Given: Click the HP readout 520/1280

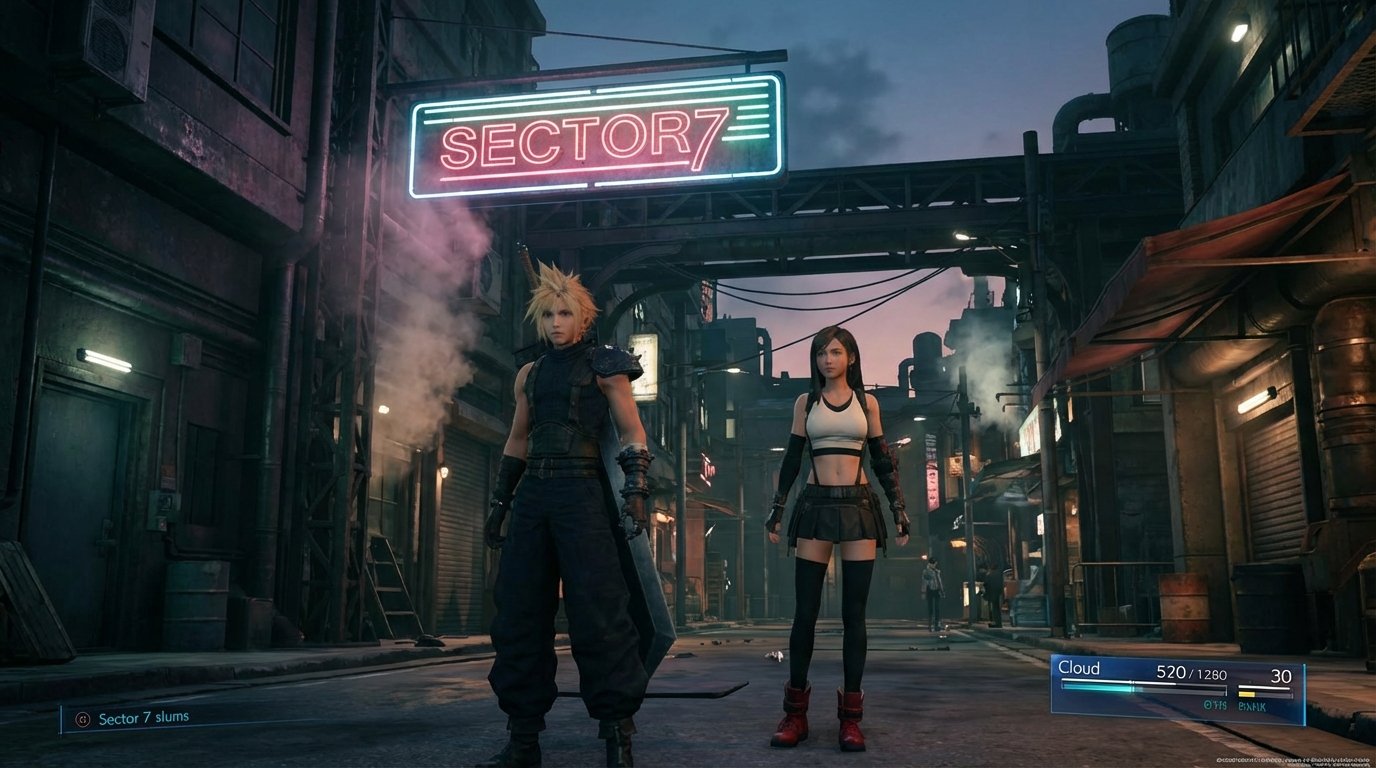Looking at the screenshot, I should coord(1191,673).
